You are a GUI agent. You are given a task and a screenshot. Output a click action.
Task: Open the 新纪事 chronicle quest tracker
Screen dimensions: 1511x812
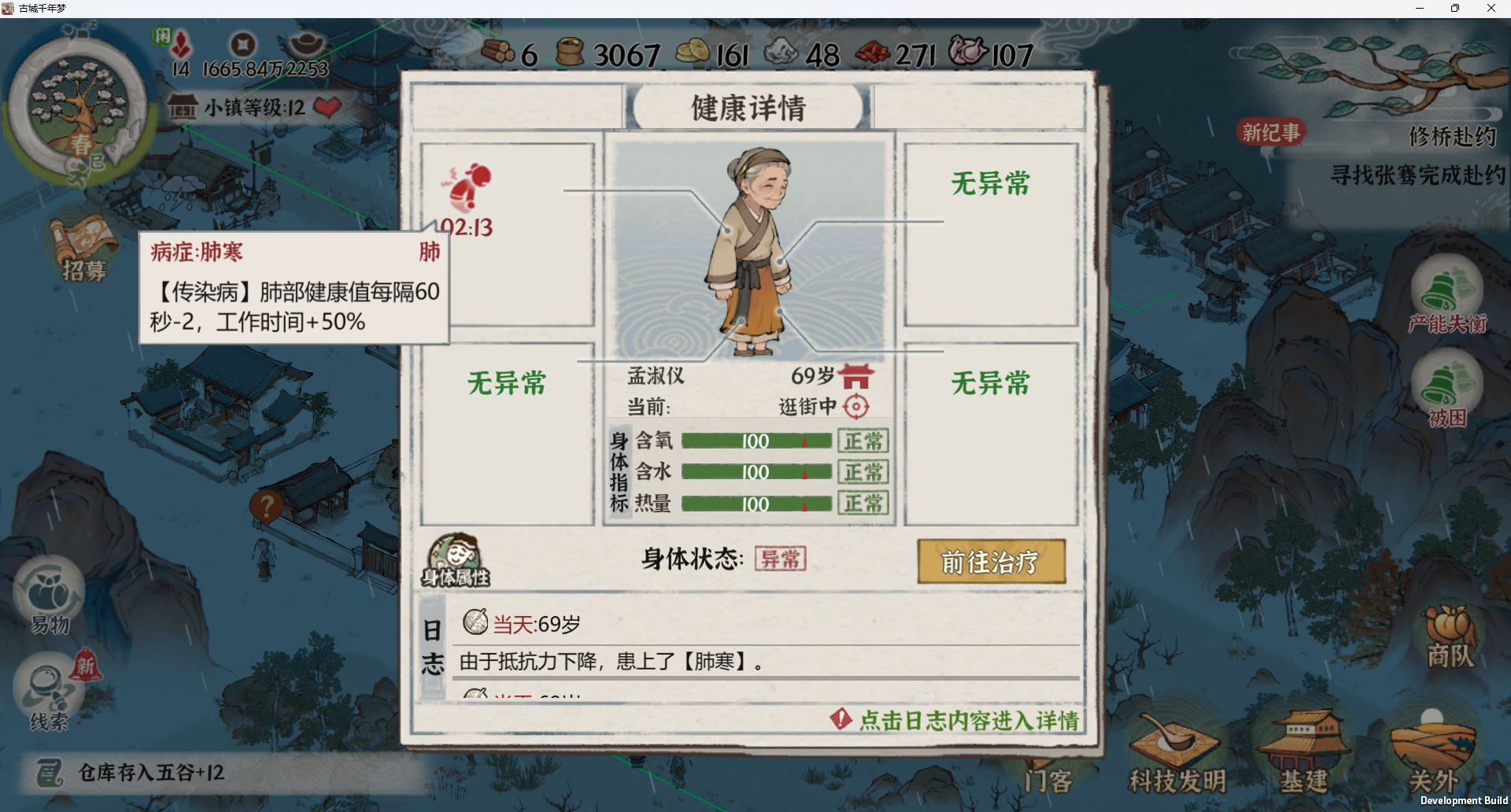[1271, 132]
